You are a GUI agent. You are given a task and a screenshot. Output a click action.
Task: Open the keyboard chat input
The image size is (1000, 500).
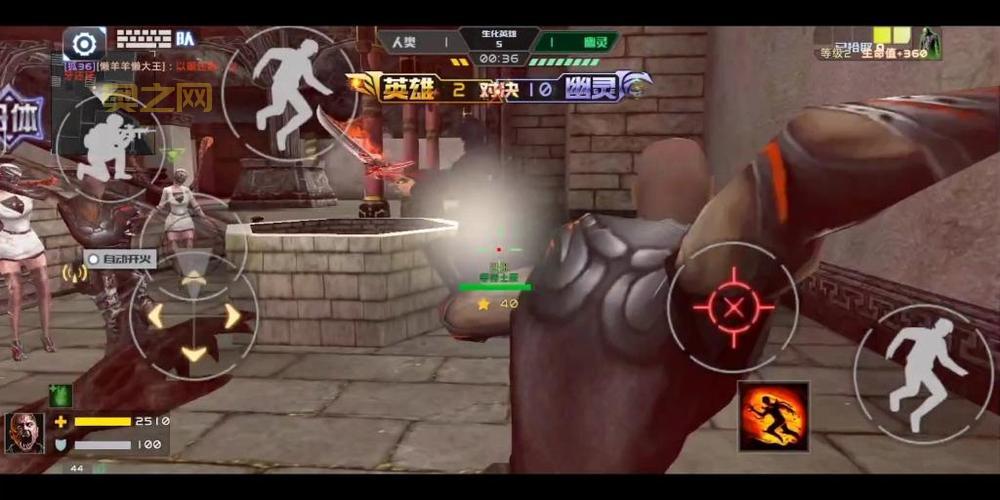tap(143, 39)
